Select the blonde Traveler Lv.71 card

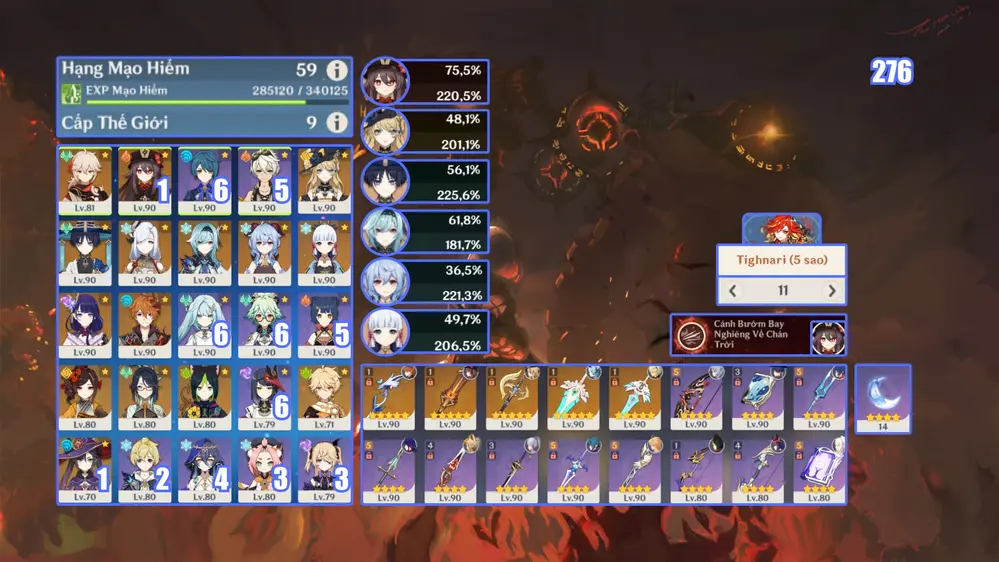(x=323, y=397)
